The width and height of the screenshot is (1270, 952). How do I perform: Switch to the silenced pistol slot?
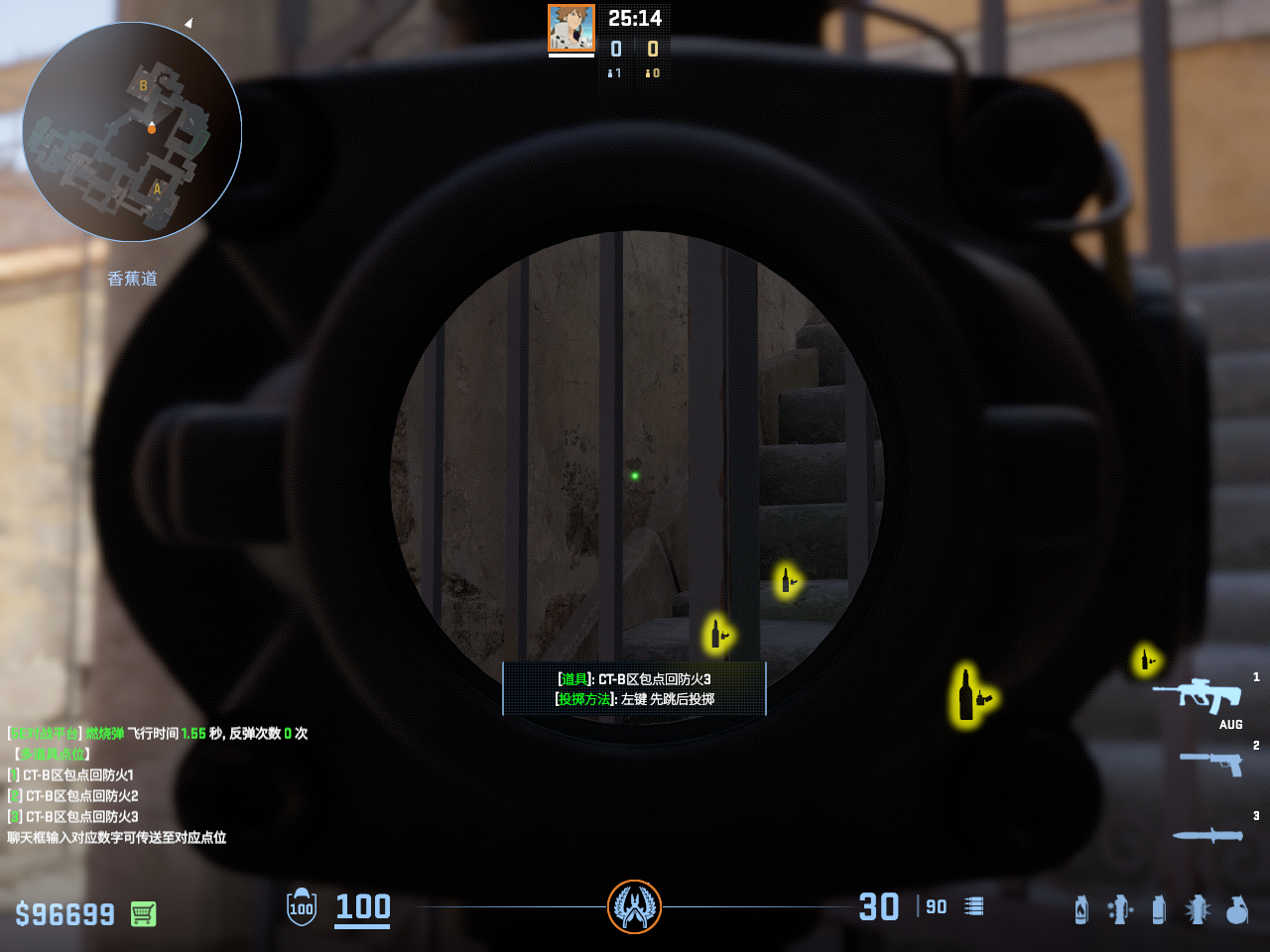point(1211,762)
